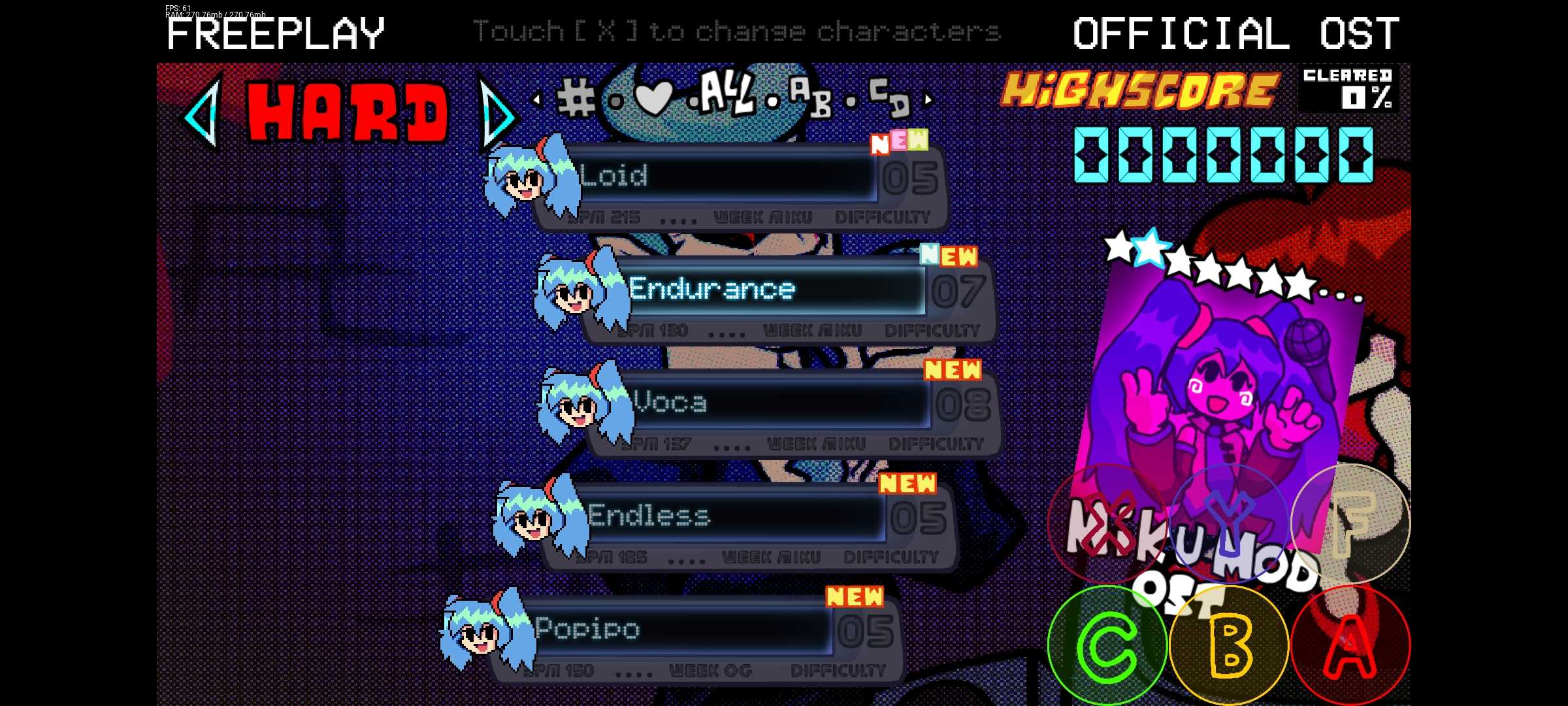The width and height of the screenshot is (1568, 706).
Task: Tap the F touch button
Action: coord(1350,523)
